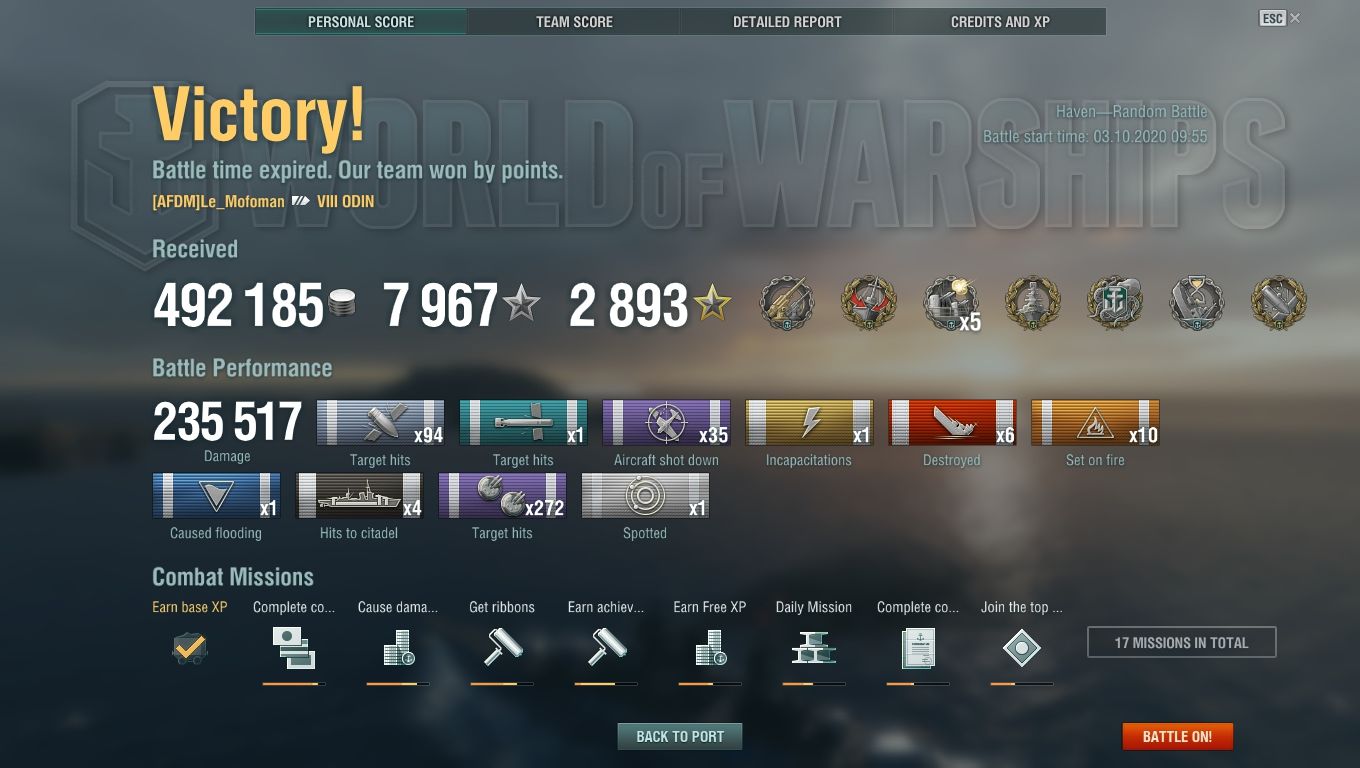Select the Join the top mission diamond icon

pos(1022,648)
